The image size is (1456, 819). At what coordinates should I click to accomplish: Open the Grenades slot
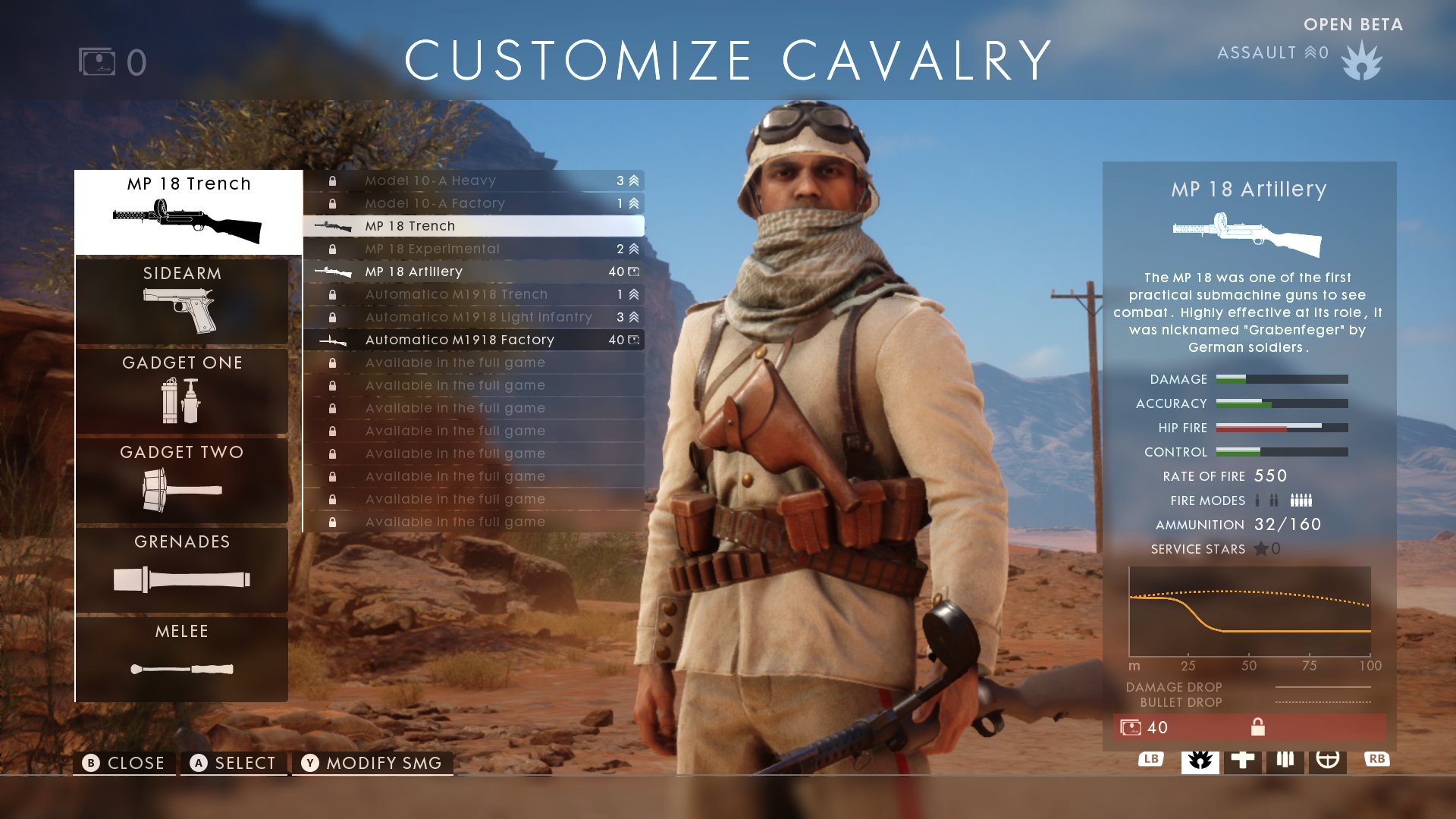point(182,569)
